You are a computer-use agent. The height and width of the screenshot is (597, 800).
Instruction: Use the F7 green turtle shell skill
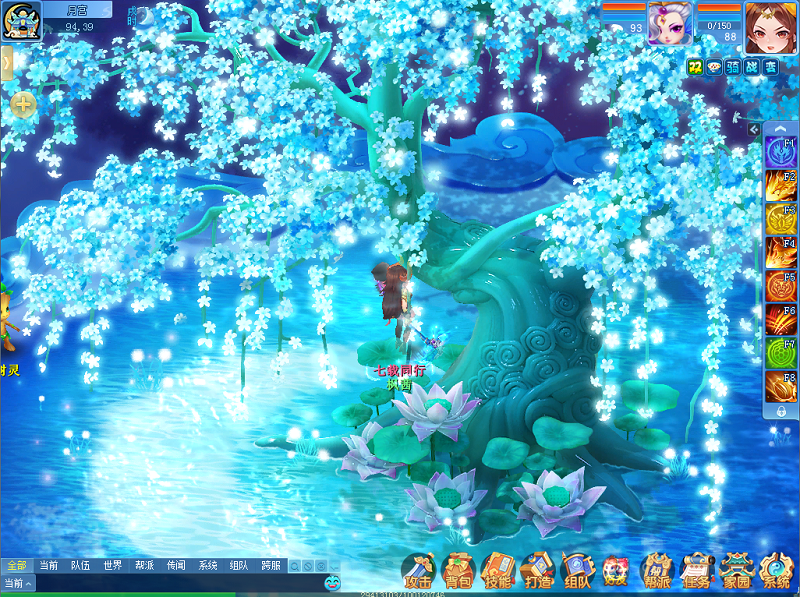(780, 352)
